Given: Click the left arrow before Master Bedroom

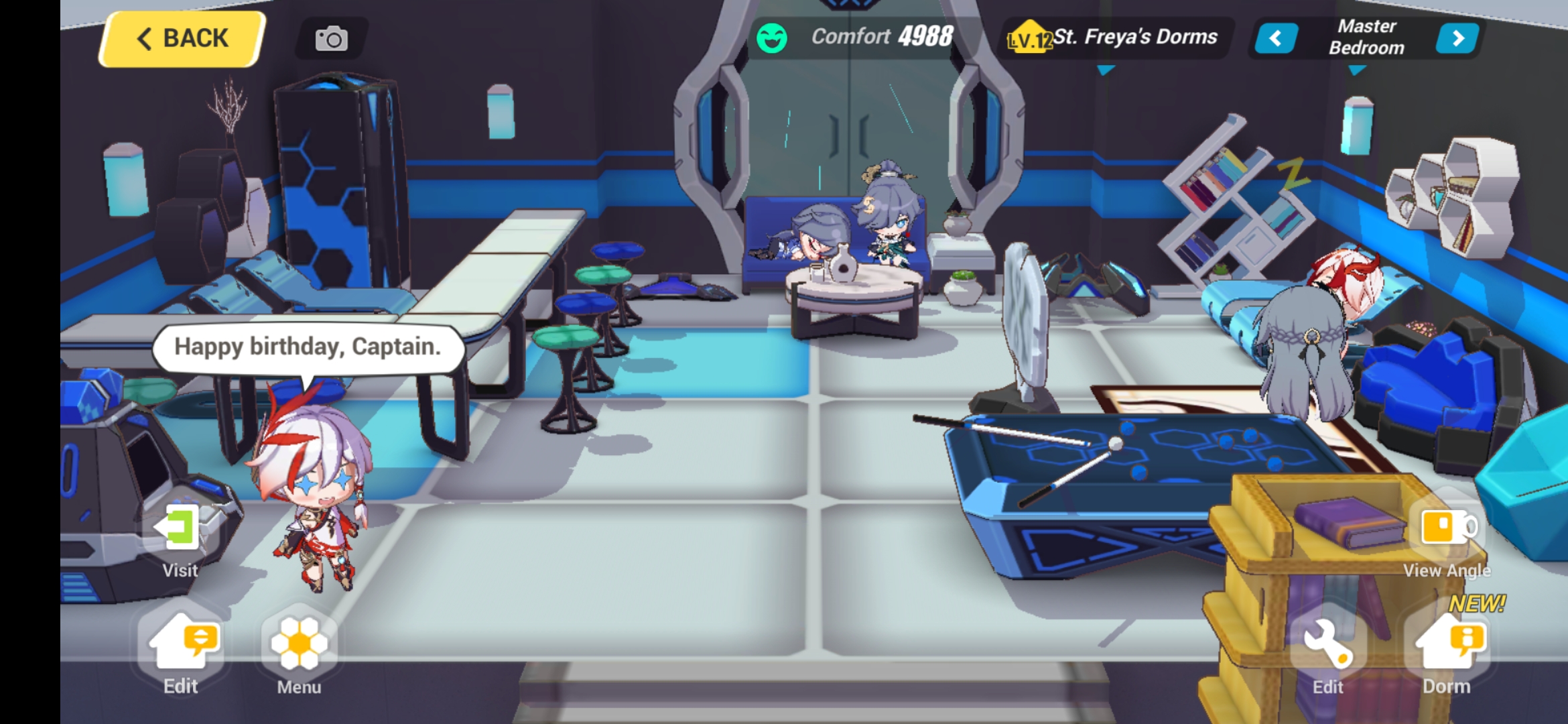Looking at the screenshot, I should pos(1277,38).
